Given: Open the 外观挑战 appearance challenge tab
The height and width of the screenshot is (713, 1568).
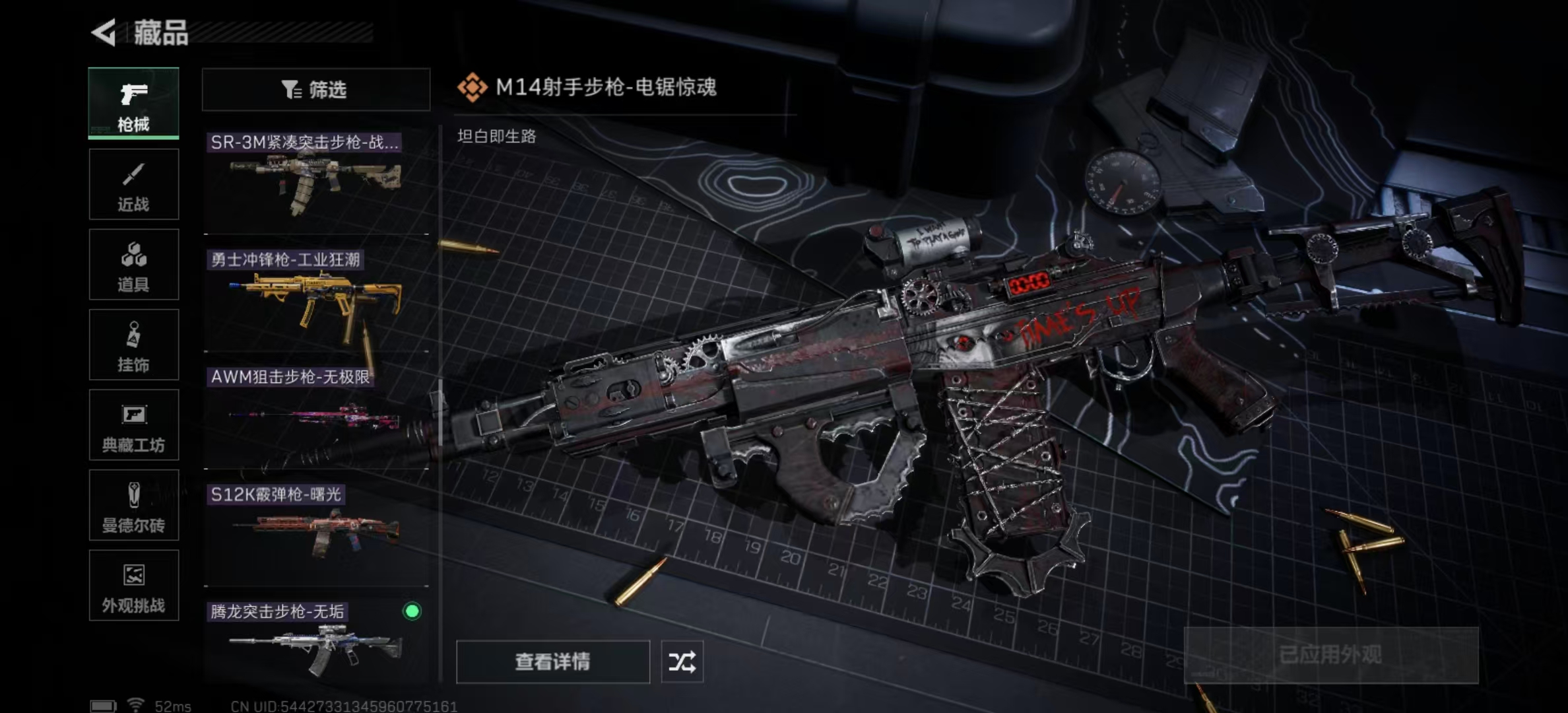Looking at the screenshot, I should coord(133,586).
